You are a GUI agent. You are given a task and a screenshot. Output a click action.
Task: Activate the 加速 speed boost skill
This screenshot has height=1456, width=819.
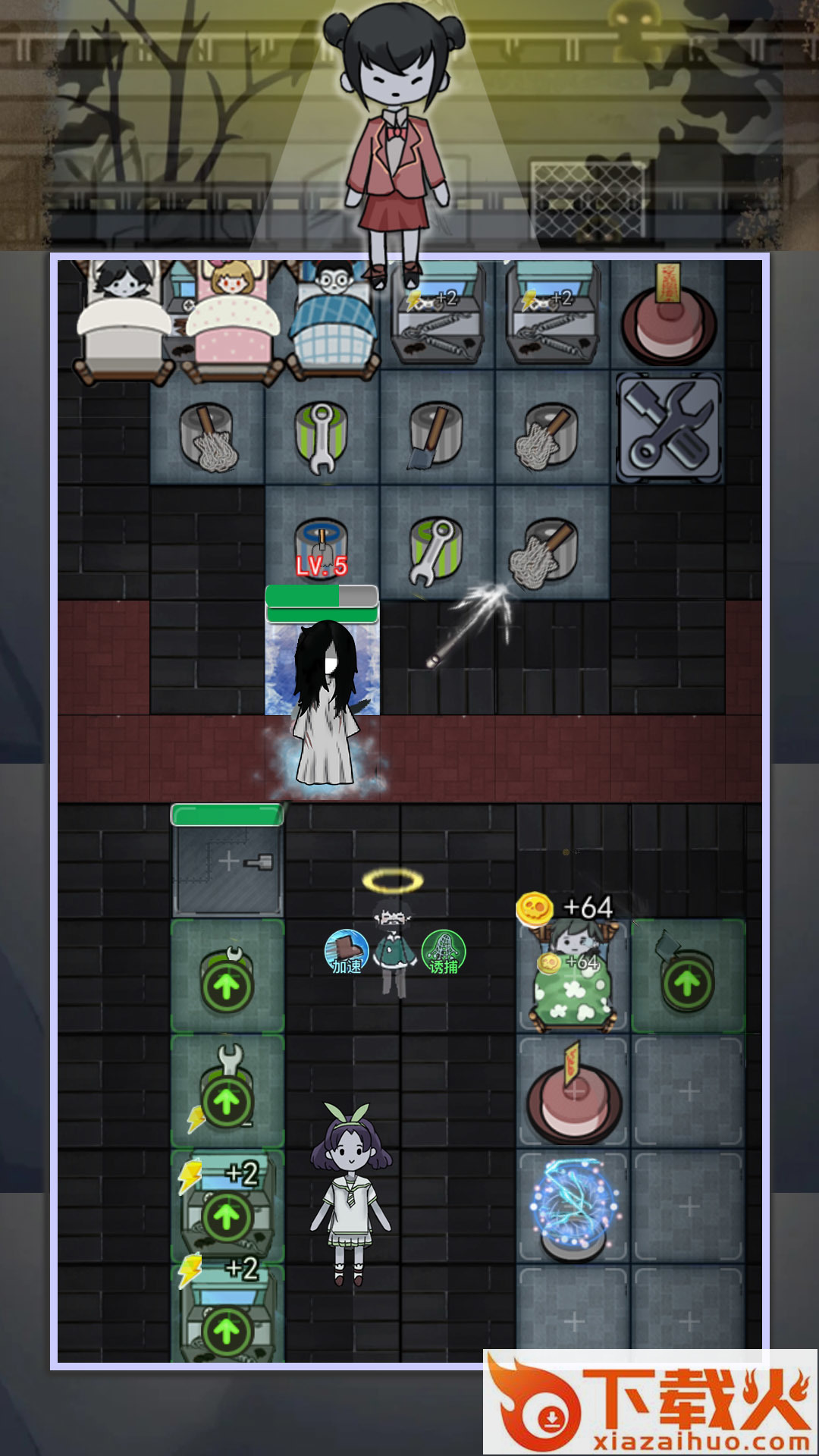coord(346,952)
